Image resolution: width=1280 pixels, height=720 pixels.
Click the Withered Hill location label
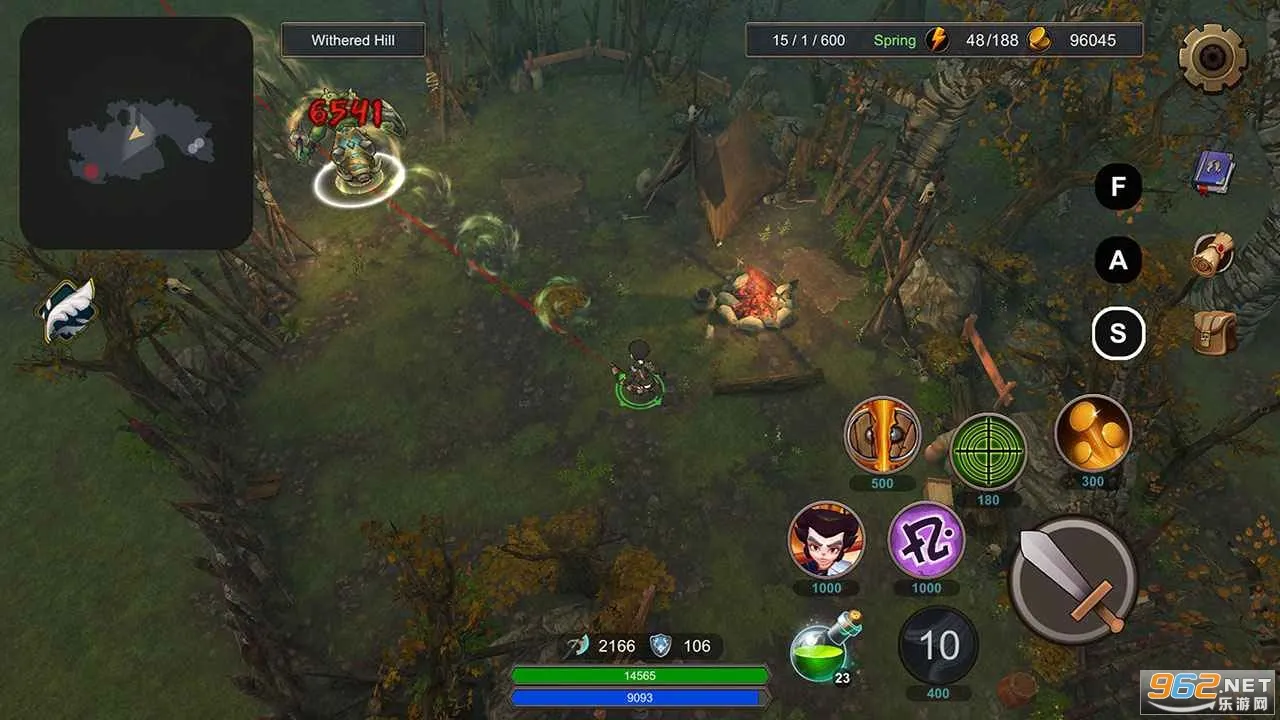click(x=353, y=40)
